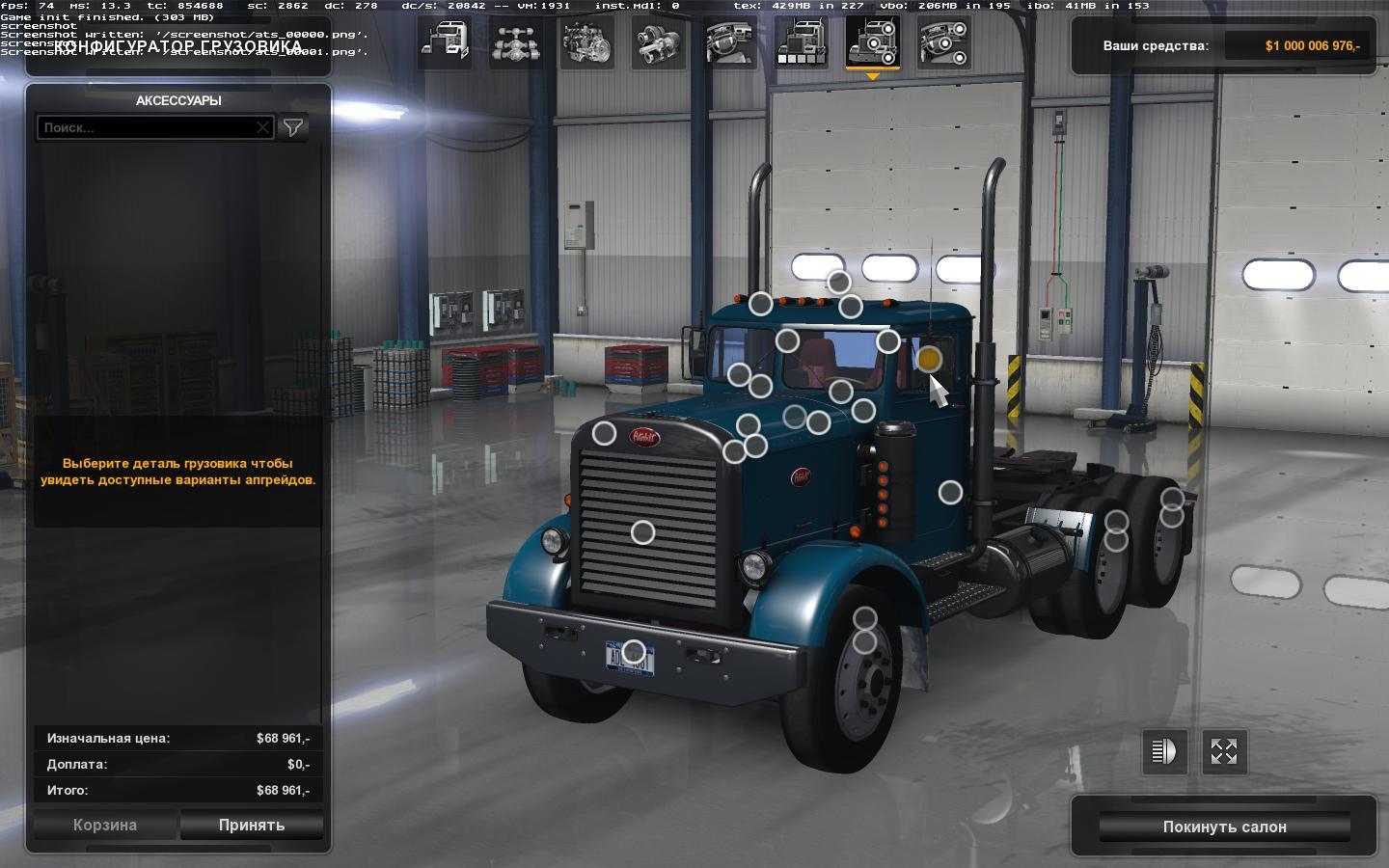Leave via Покинуть салон button

click(1224, 827)
